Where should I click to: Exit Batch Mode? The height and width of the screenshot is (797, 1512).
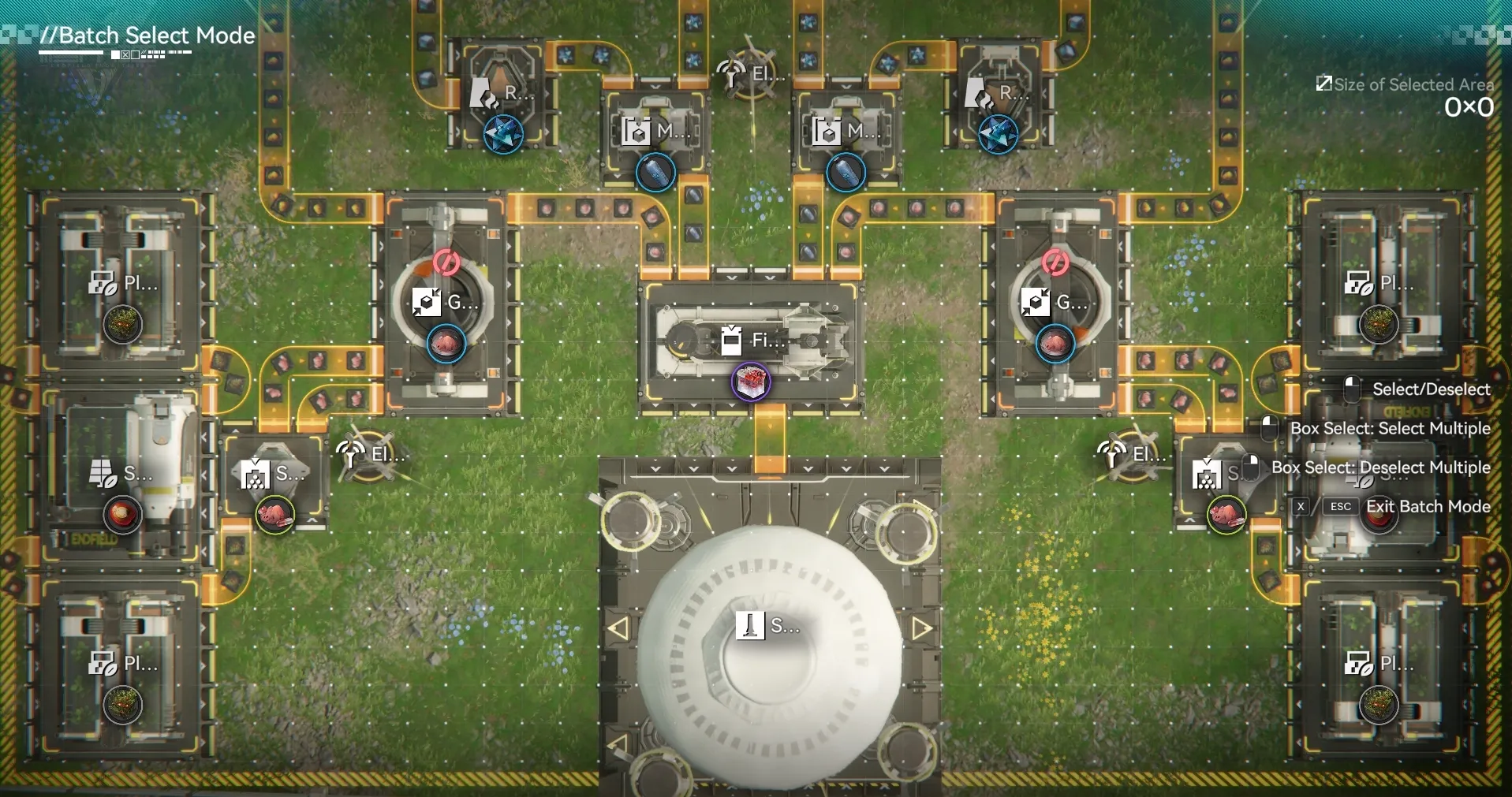click(1427, 506)
